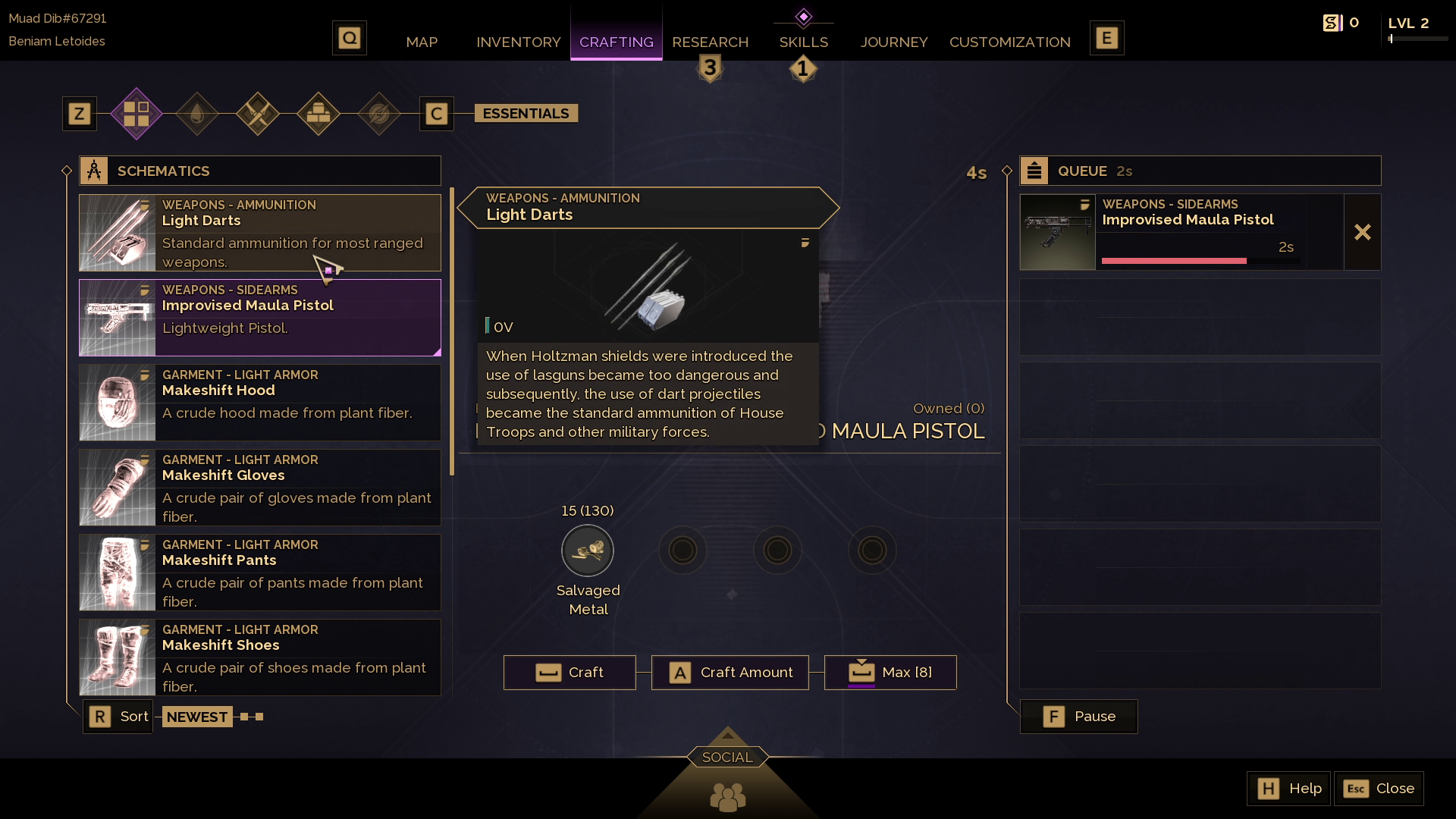Open the Social panel
1456x819 pixels.
click(727, 781)
